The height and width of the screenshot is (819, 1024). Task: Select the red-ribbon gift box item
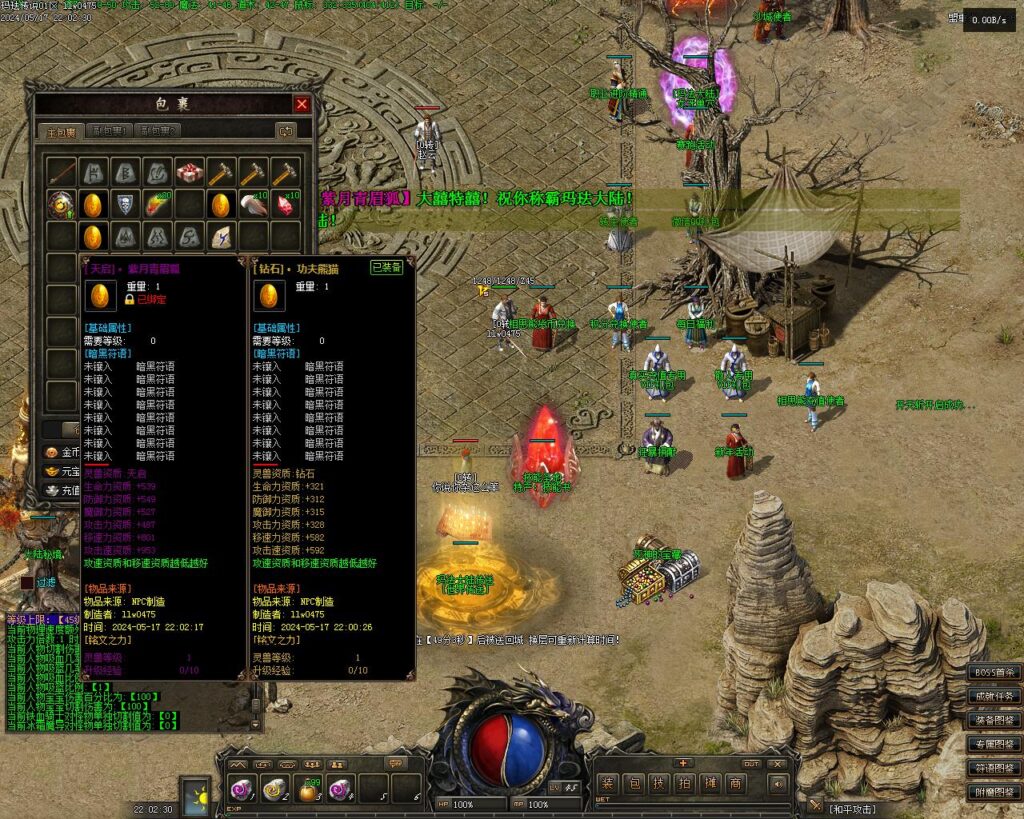(x=189, y=172)
